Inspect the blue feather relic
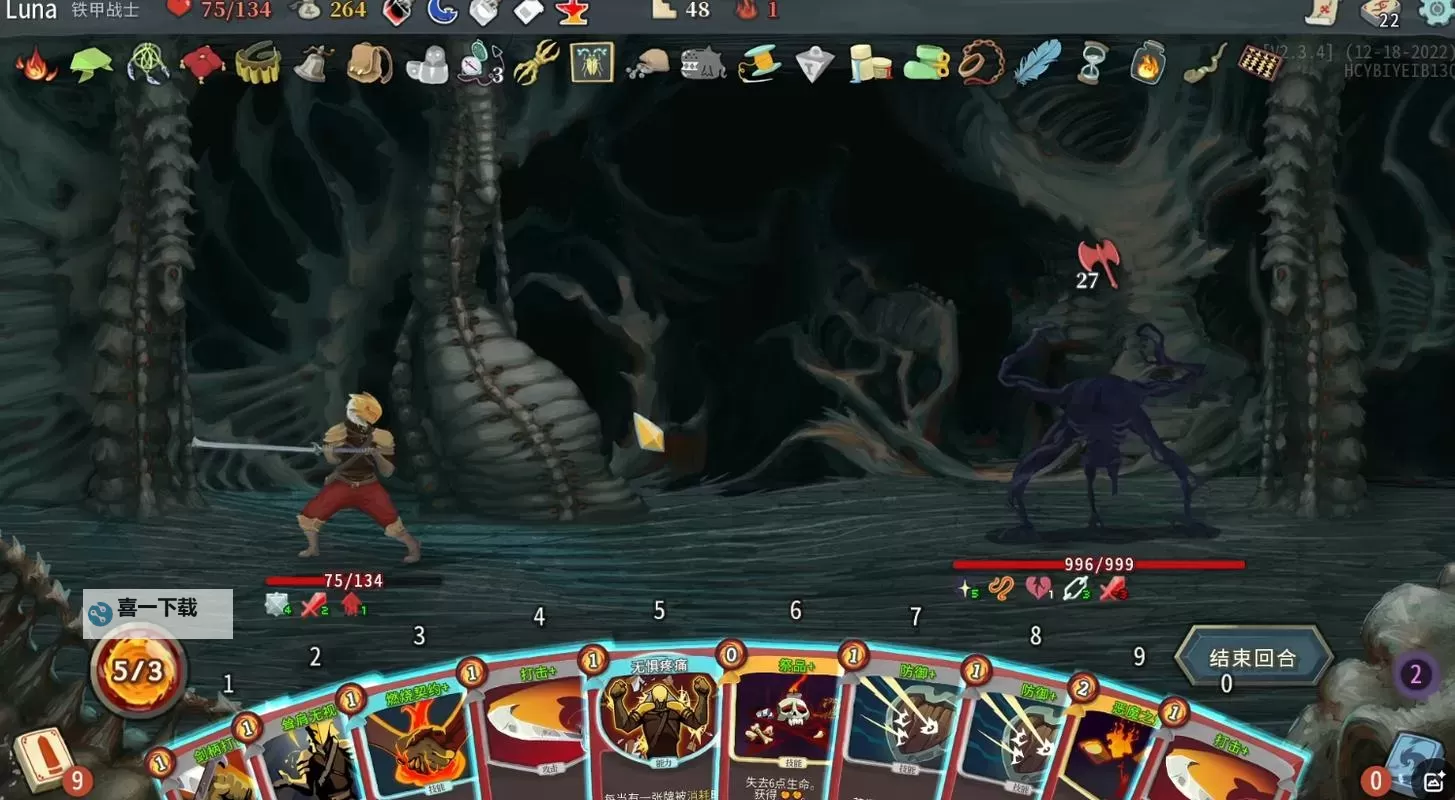 pyautogui.click(x=1037, y=62)
